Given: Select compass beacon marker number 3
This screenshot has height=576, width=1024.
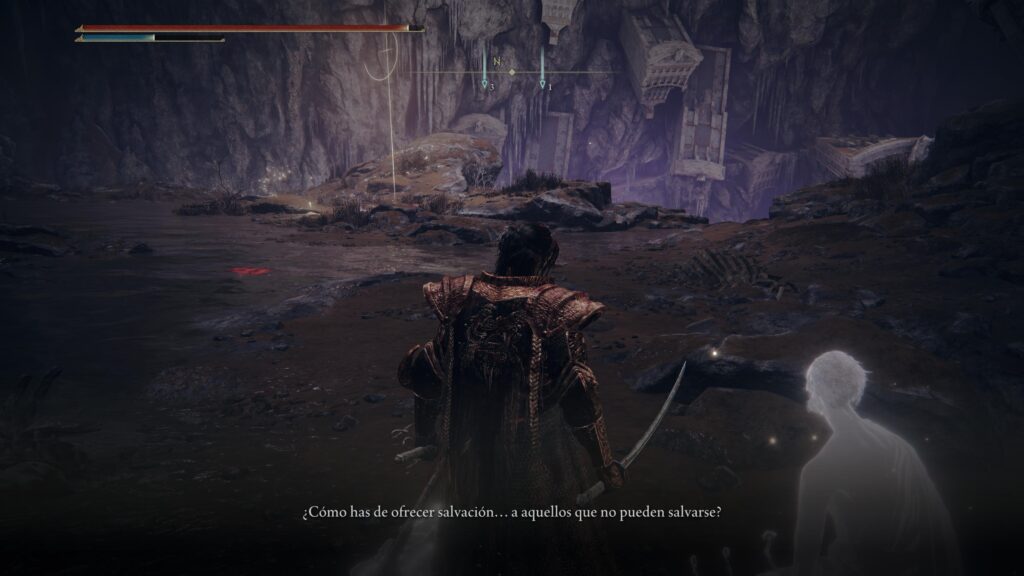Looking at the screenshot, I should point(485,85).
